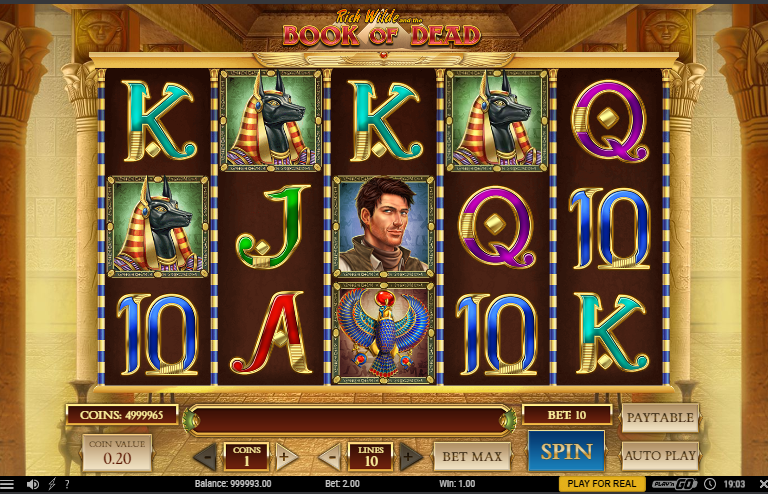The height and width of the screenshot is (494, 768).
Task: Toggle the sound speaker icon
Action: click(32, 485)
